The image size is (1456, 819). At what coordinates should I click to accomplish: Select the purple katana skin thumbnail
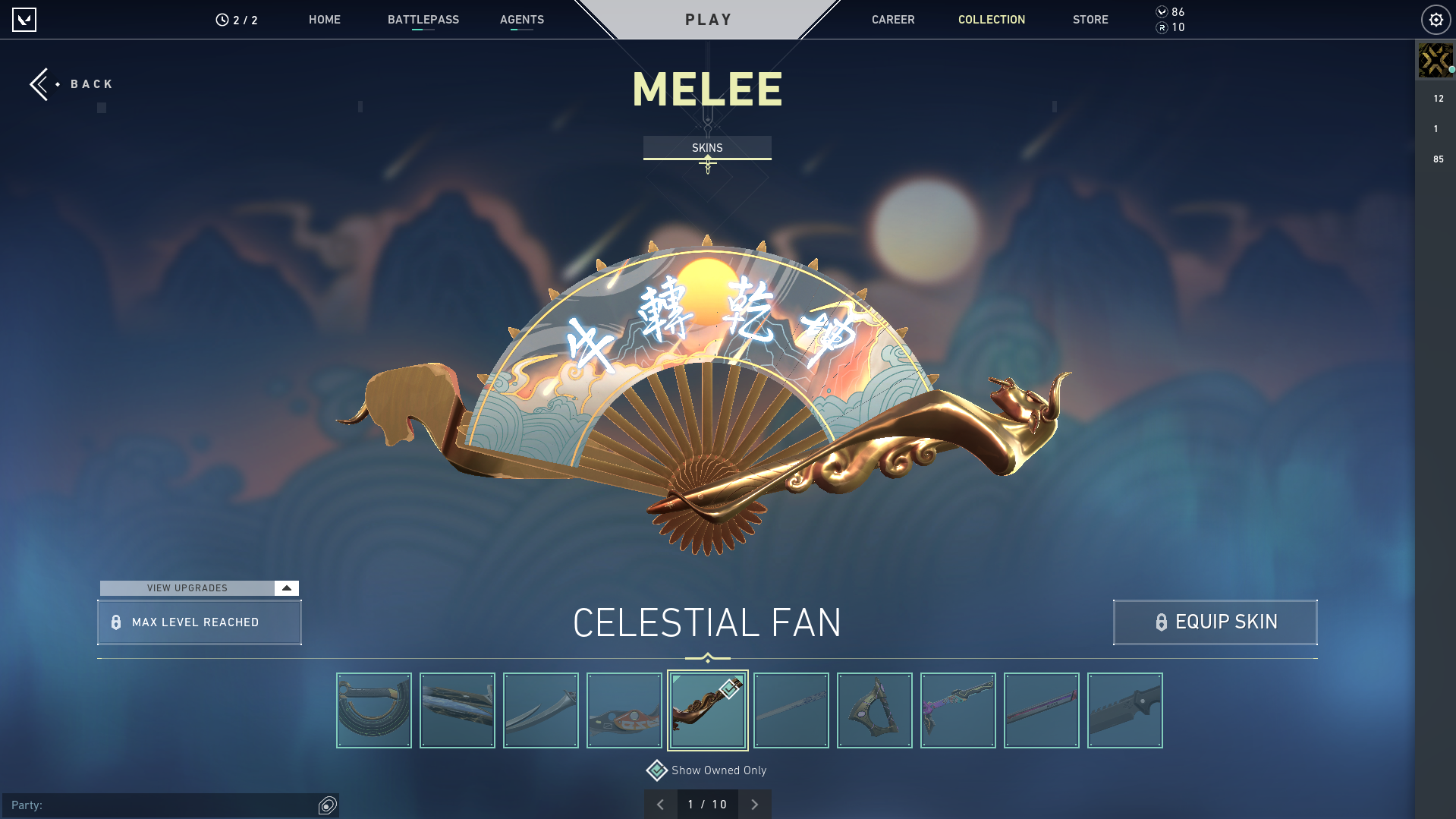coord(958,710)
